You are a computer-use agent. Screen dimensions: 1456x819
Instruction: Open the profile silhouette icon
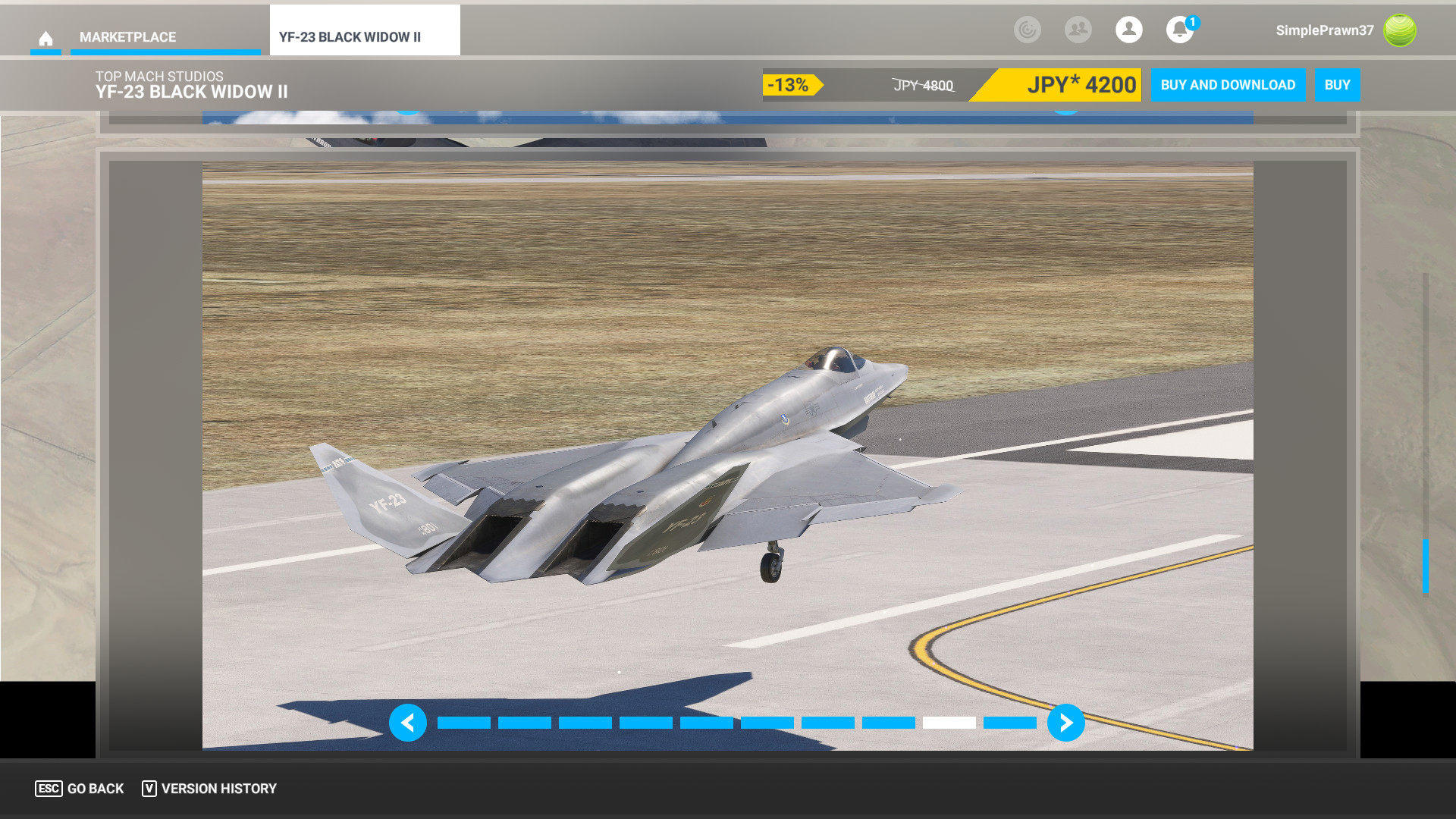click(x=1128, y=30)
